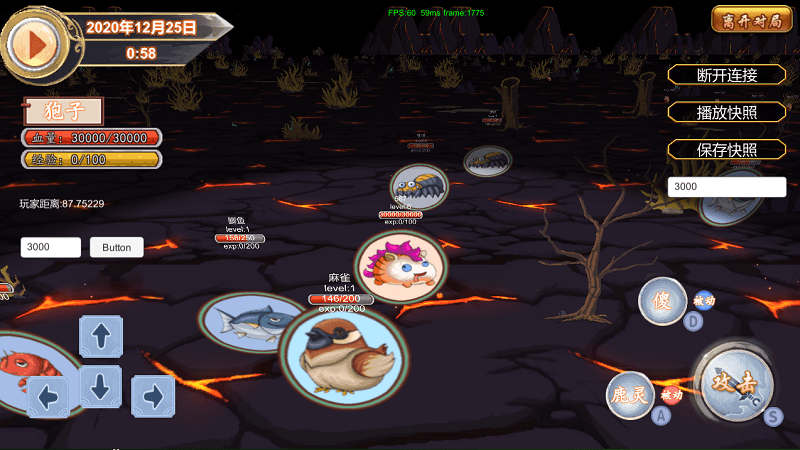
Task: Tap the up arrow on the d-pad
Action: click(101, 336)
